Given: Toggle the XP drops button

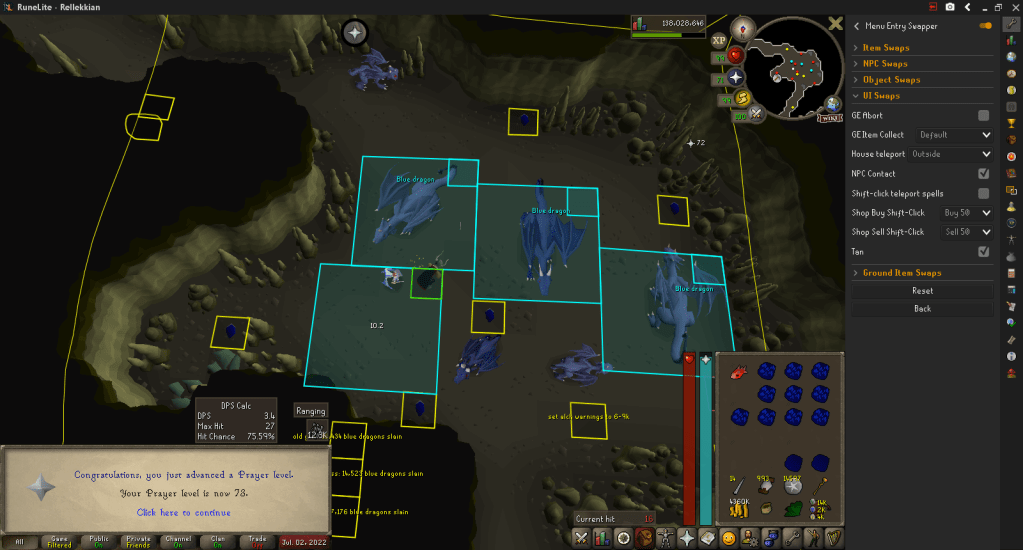Looking at the screenshot, I should point(719,41).
